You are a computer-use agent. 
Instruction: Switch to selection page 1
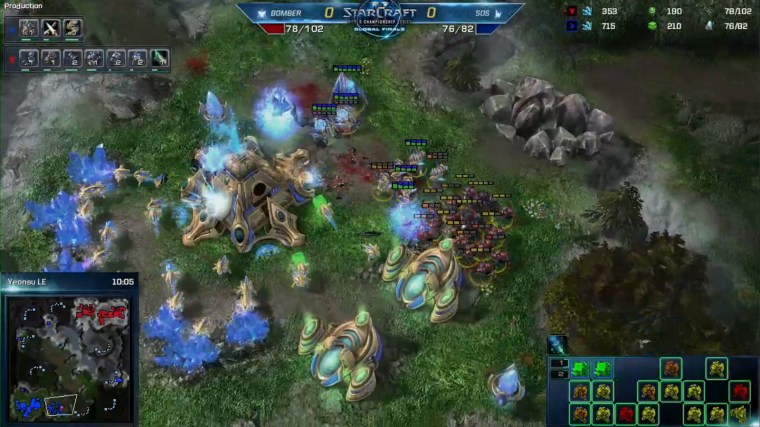tap(561, 362)
